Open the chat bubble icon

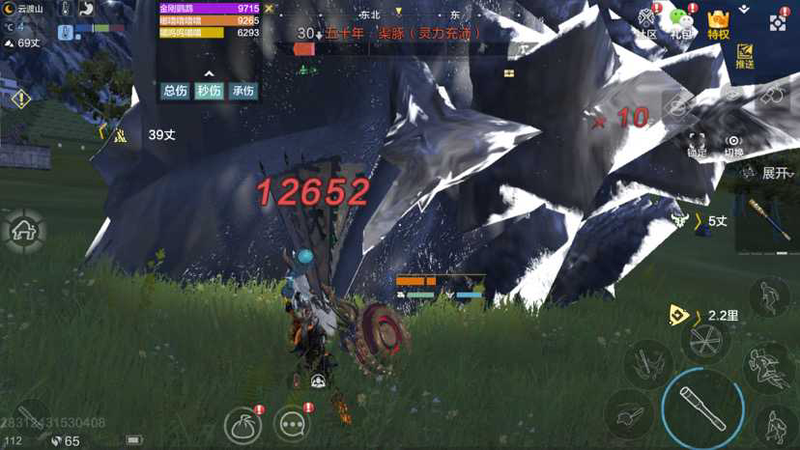point(292,425)
